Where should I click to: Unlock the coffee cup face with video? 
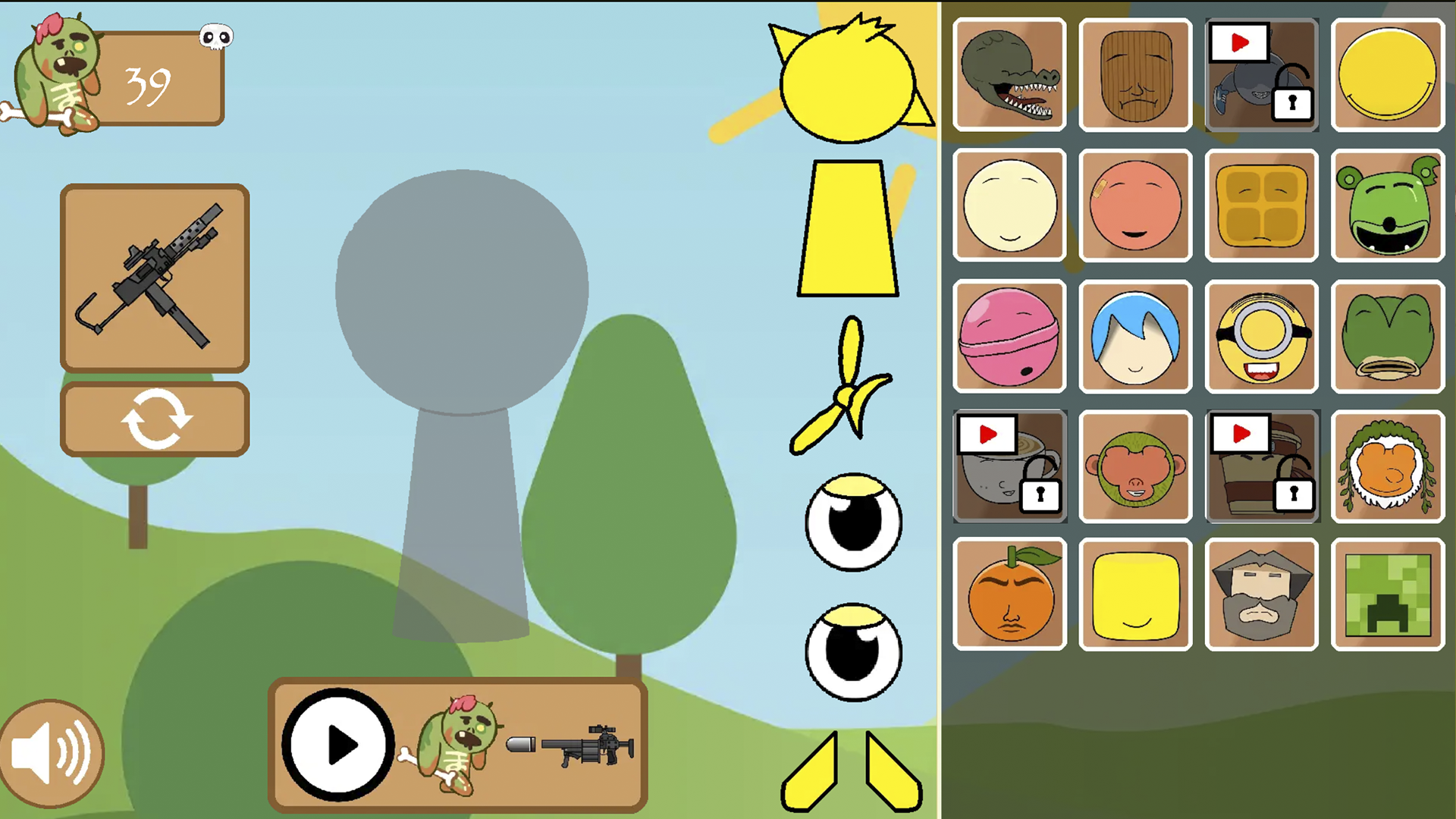click(x=1009, y=466)
